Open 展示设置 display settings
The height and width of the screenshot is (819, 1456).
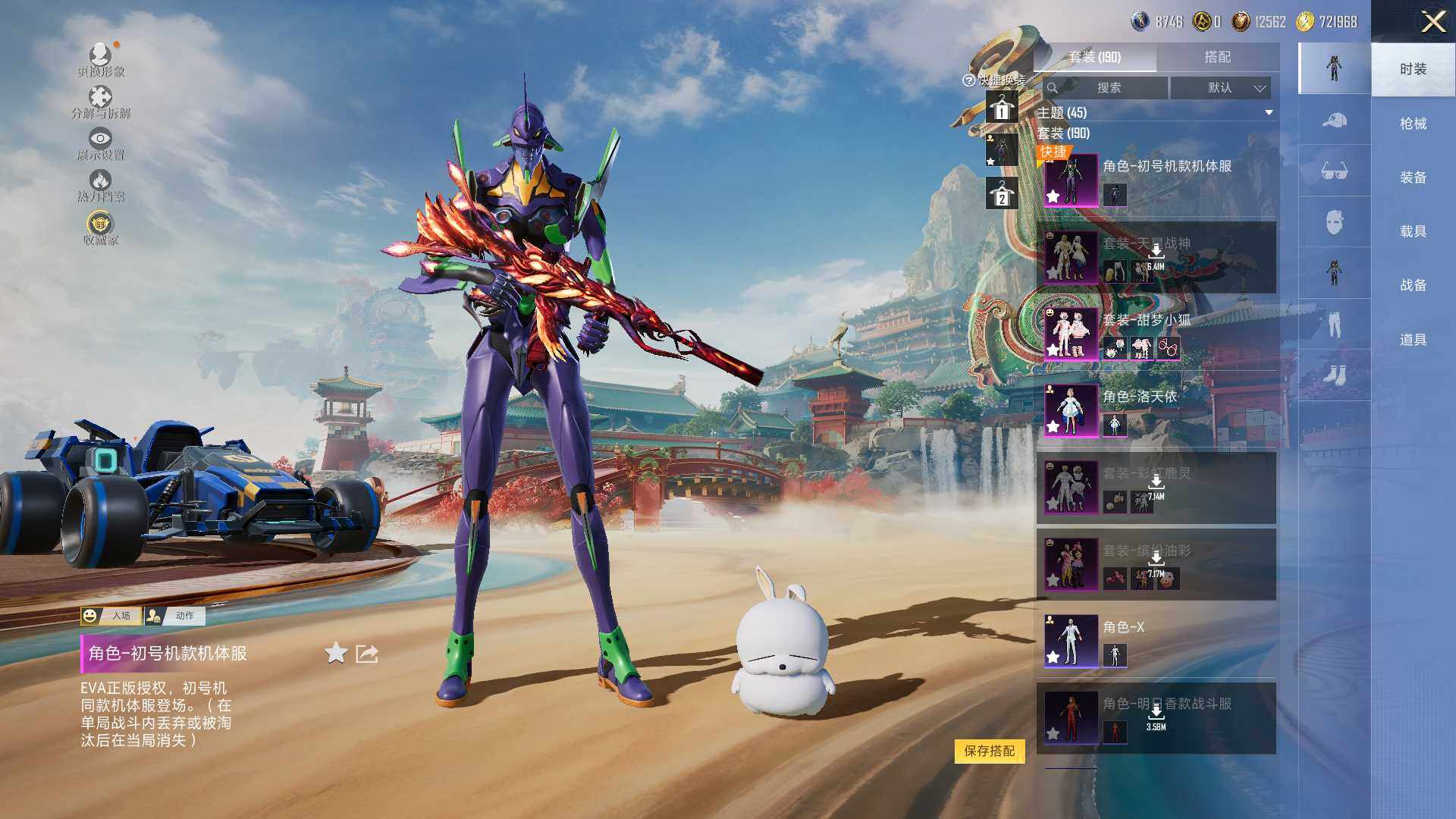[101, 144]
